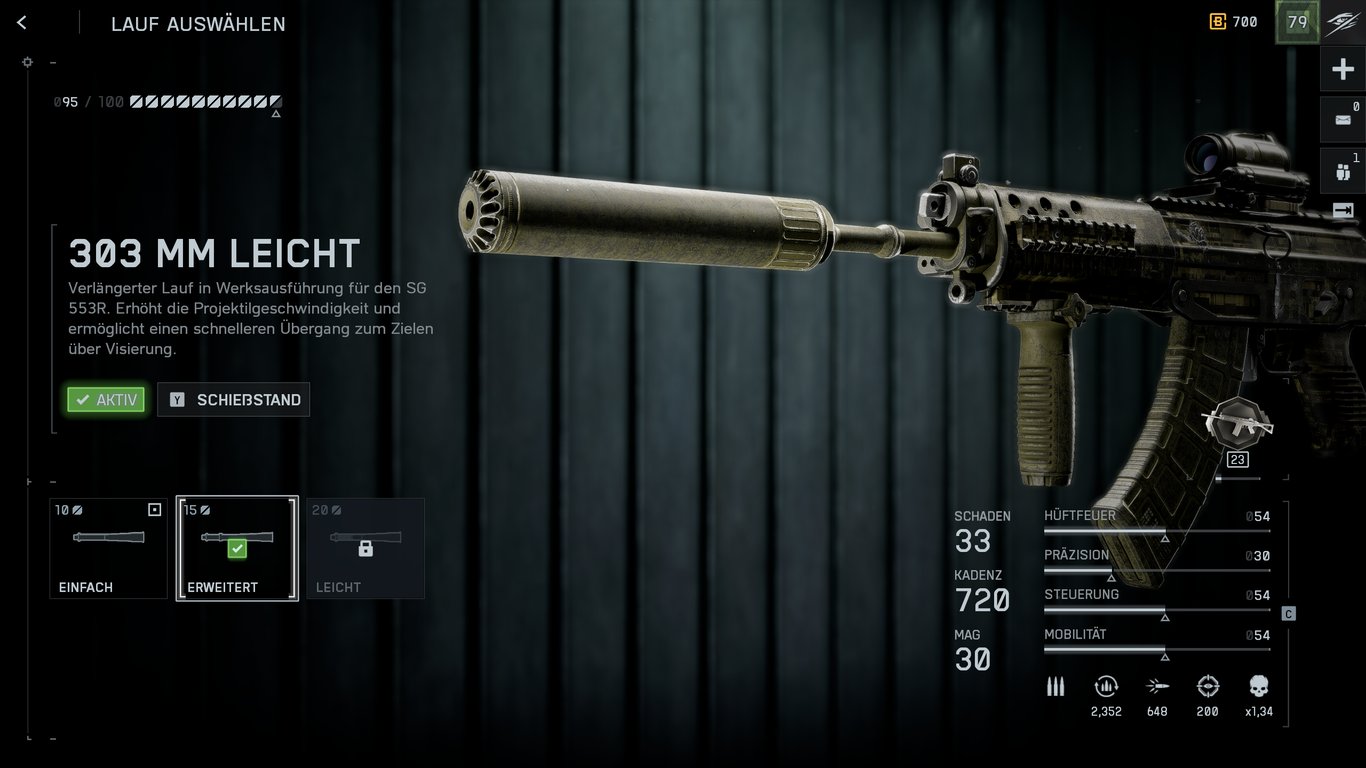1366x768 pixels.
Task: Select the bullet velocity stat icon
Action: (x=1157, y=687)
